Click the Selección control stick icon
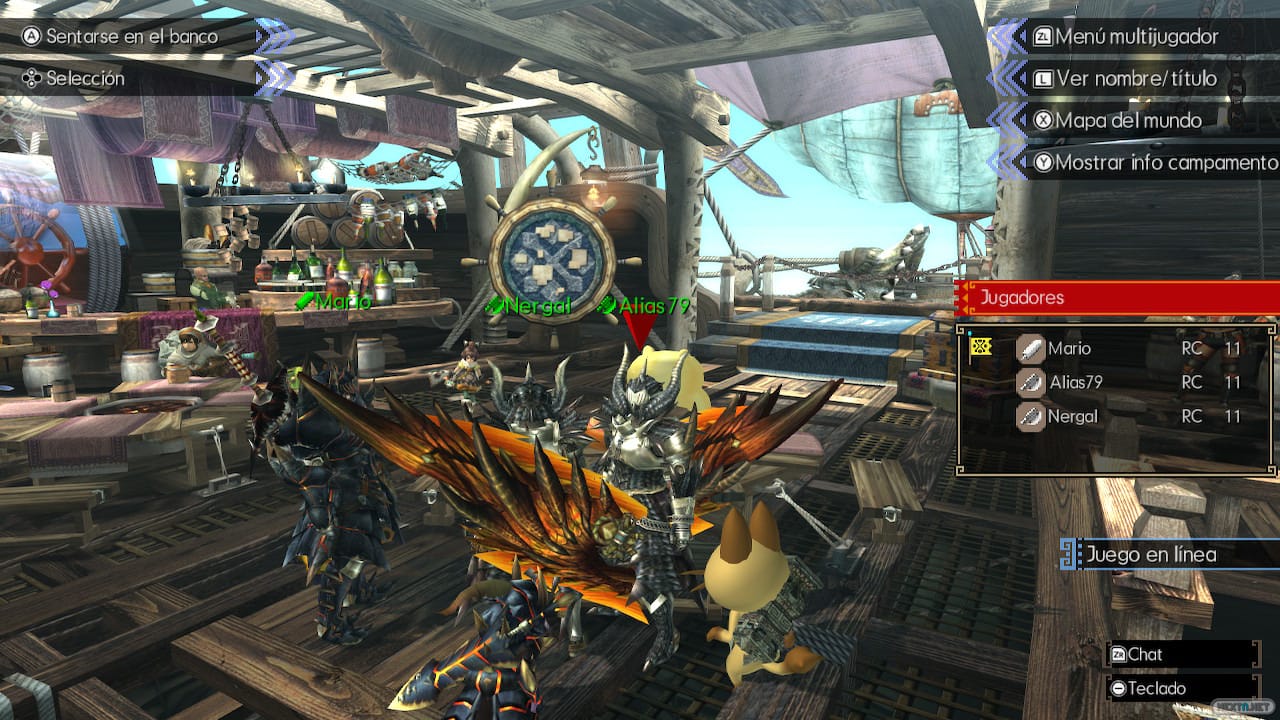This screenshot has width=1280, height=720. pyautogui.click(x=31, y=78)
